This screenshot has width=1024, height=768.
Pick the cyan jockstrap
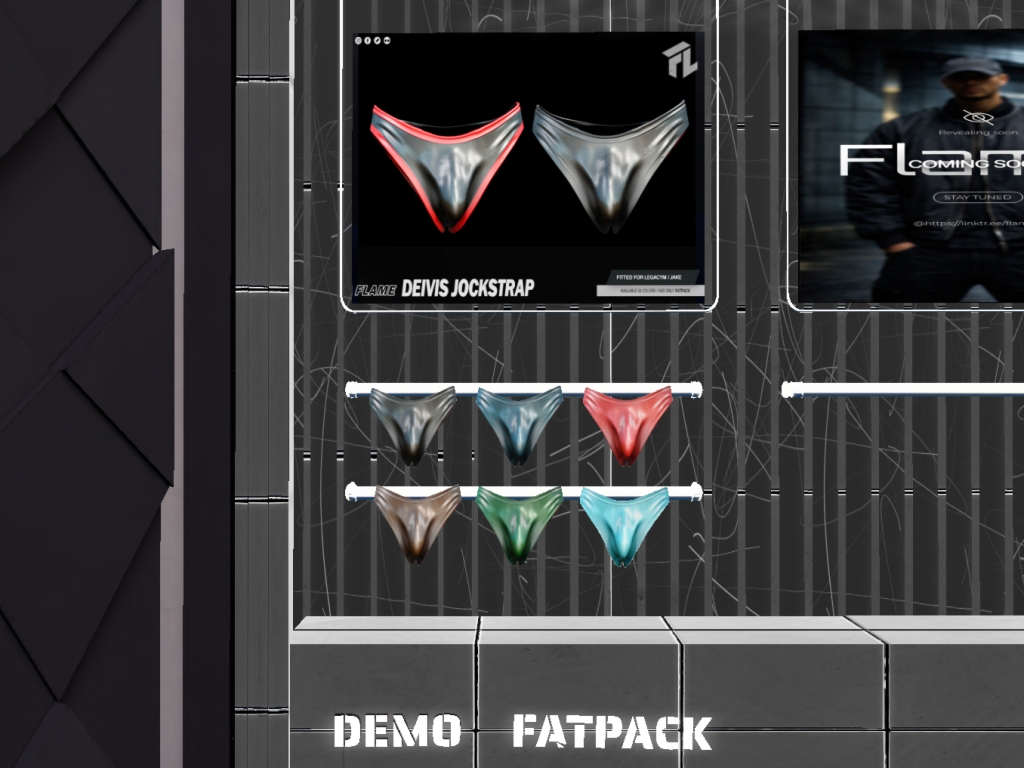pyautogui.click(x=624, y=522)
